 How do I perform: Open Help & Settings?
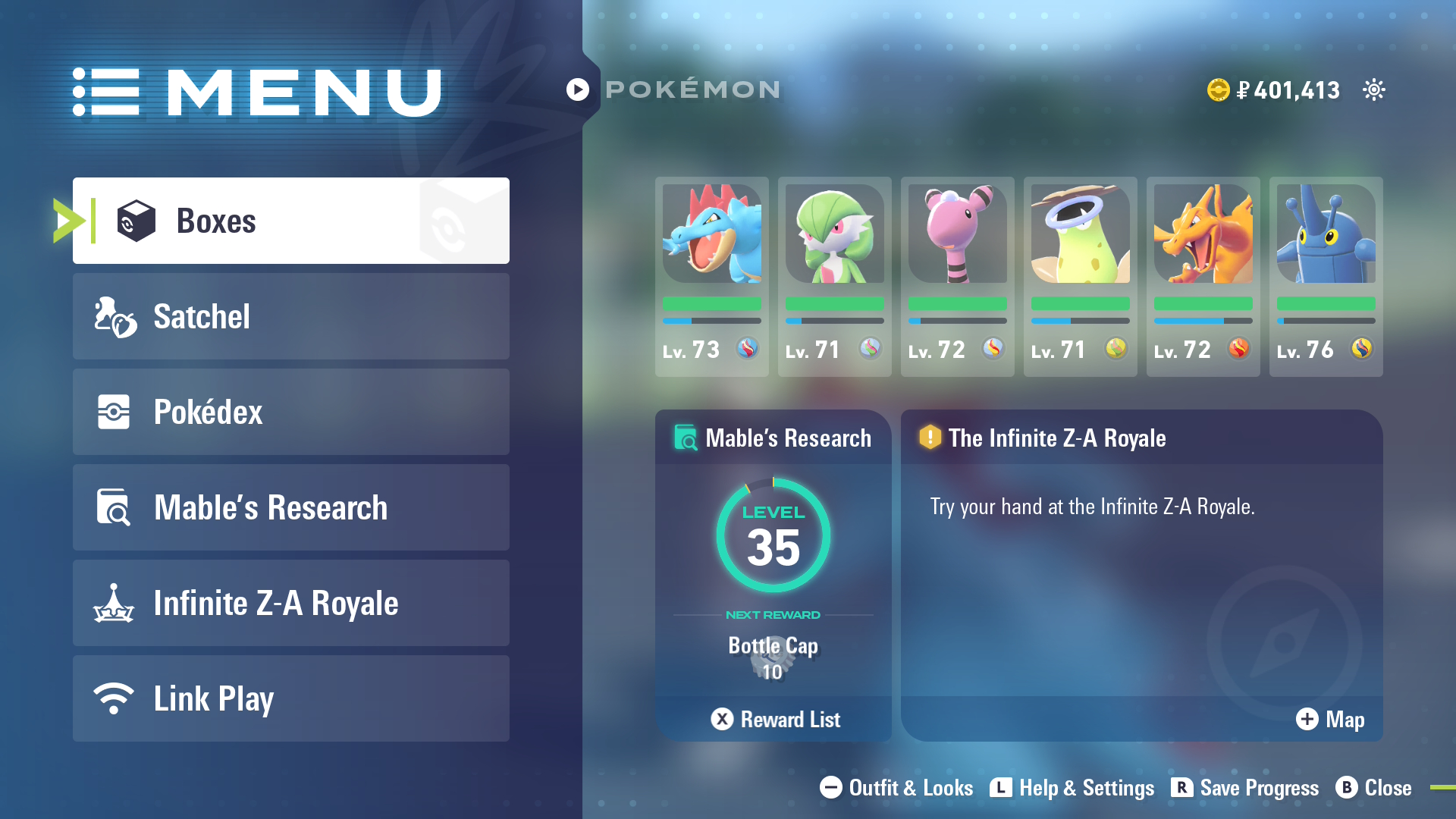click(x=1072, y=788)
